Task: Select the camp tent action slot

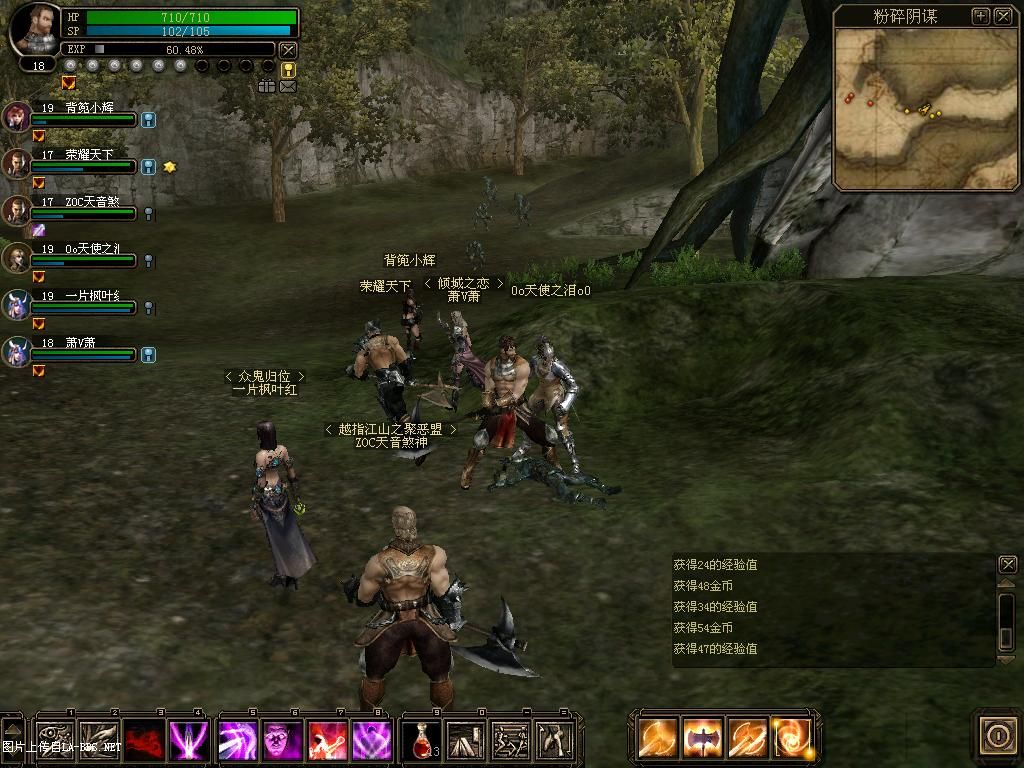Action: (465, 741)
